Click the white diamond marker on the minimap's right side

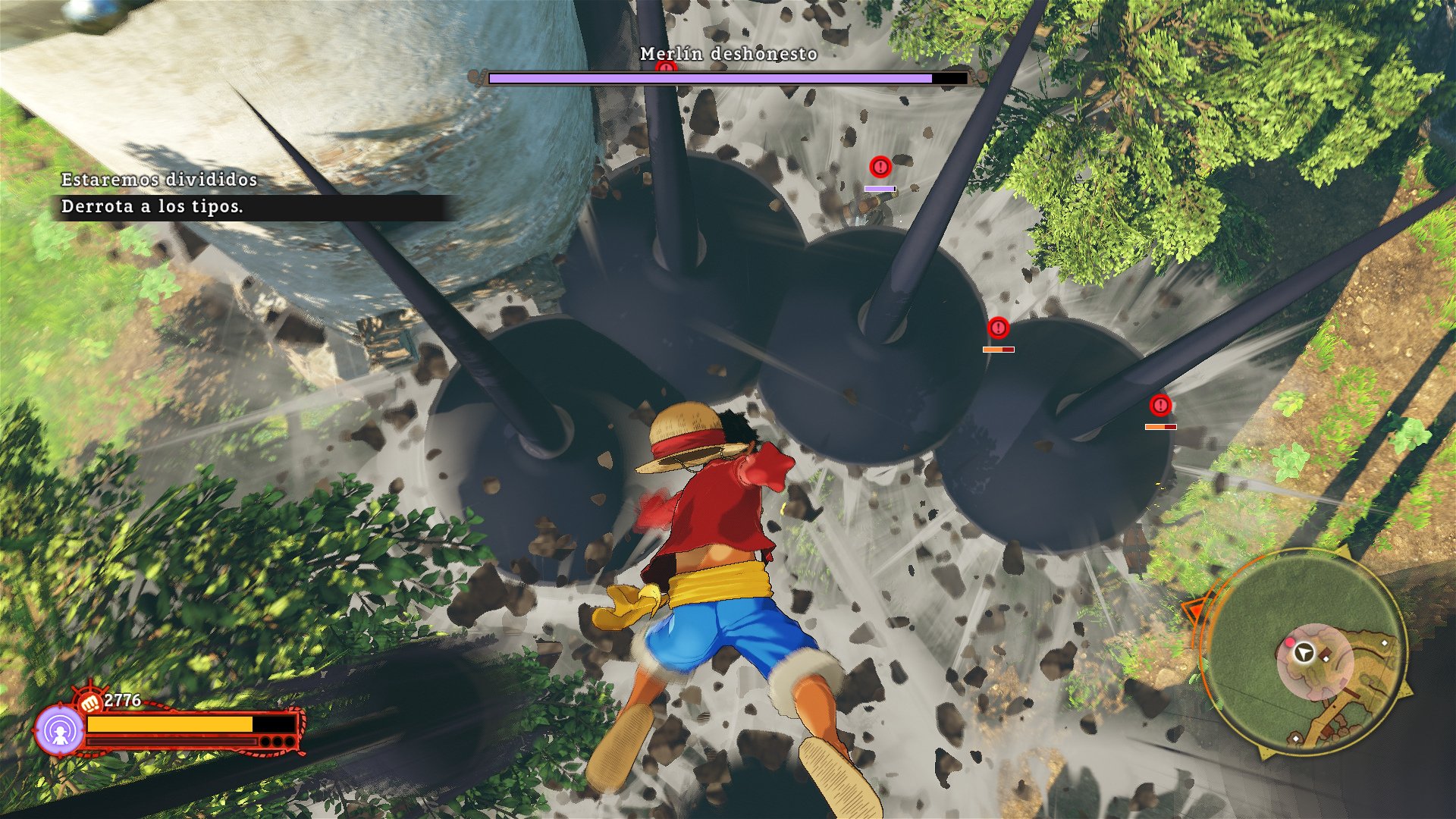[x=1385, y=643]
